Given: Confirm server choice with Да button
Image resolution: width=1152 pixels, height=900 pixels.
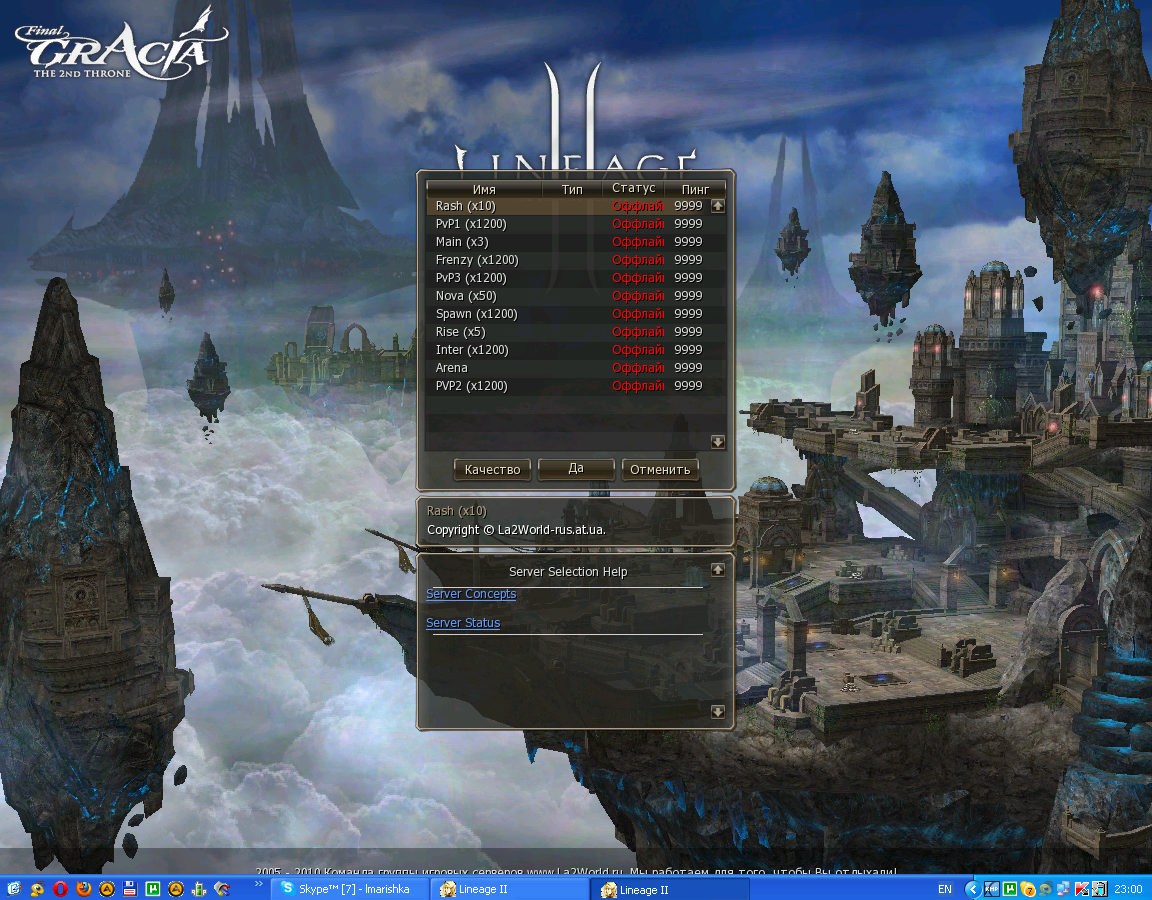Looking at the screenshot, I should click(576, 469).
